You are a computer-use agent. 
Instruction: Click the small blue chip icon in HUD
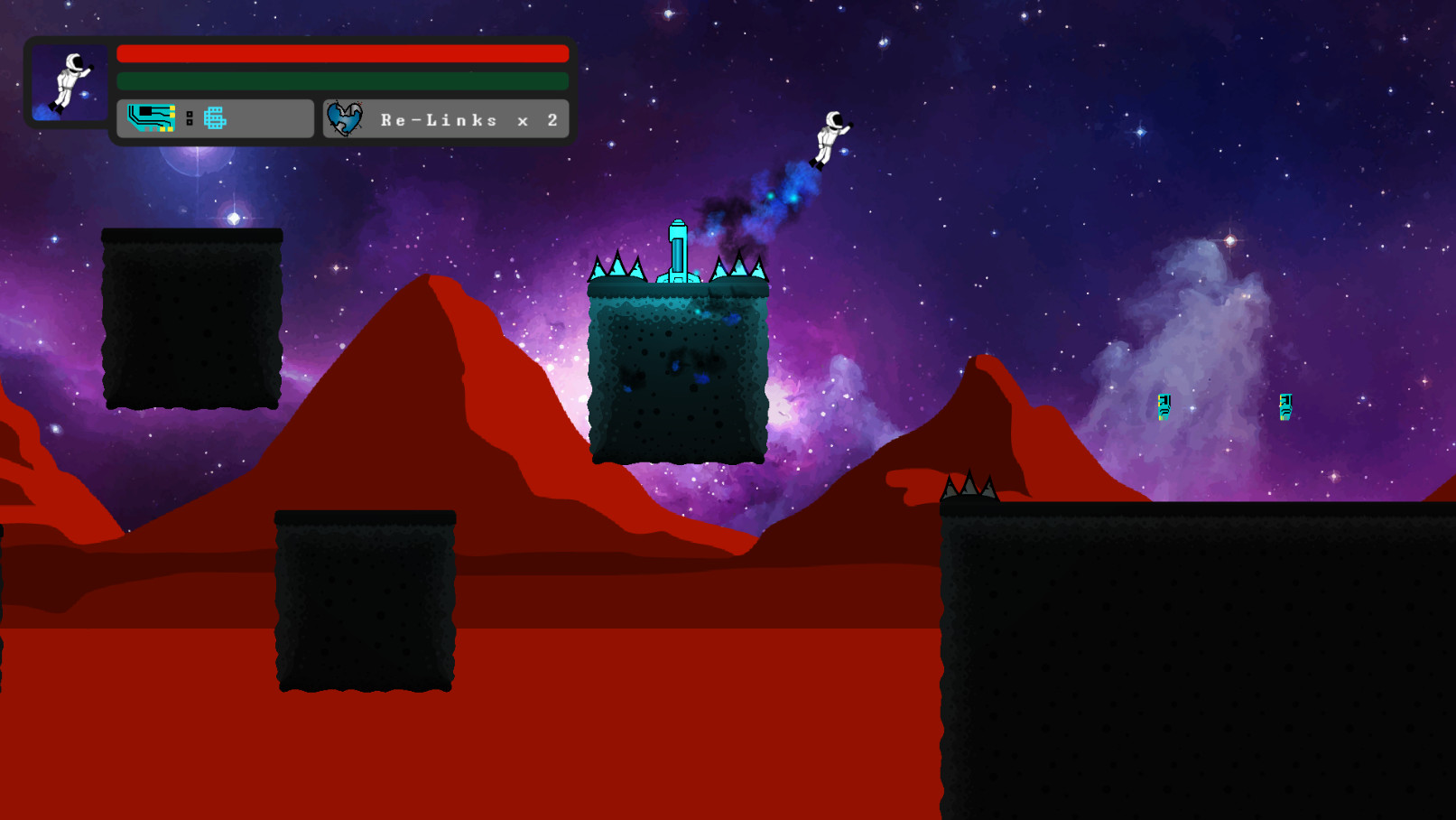point(214,117)
